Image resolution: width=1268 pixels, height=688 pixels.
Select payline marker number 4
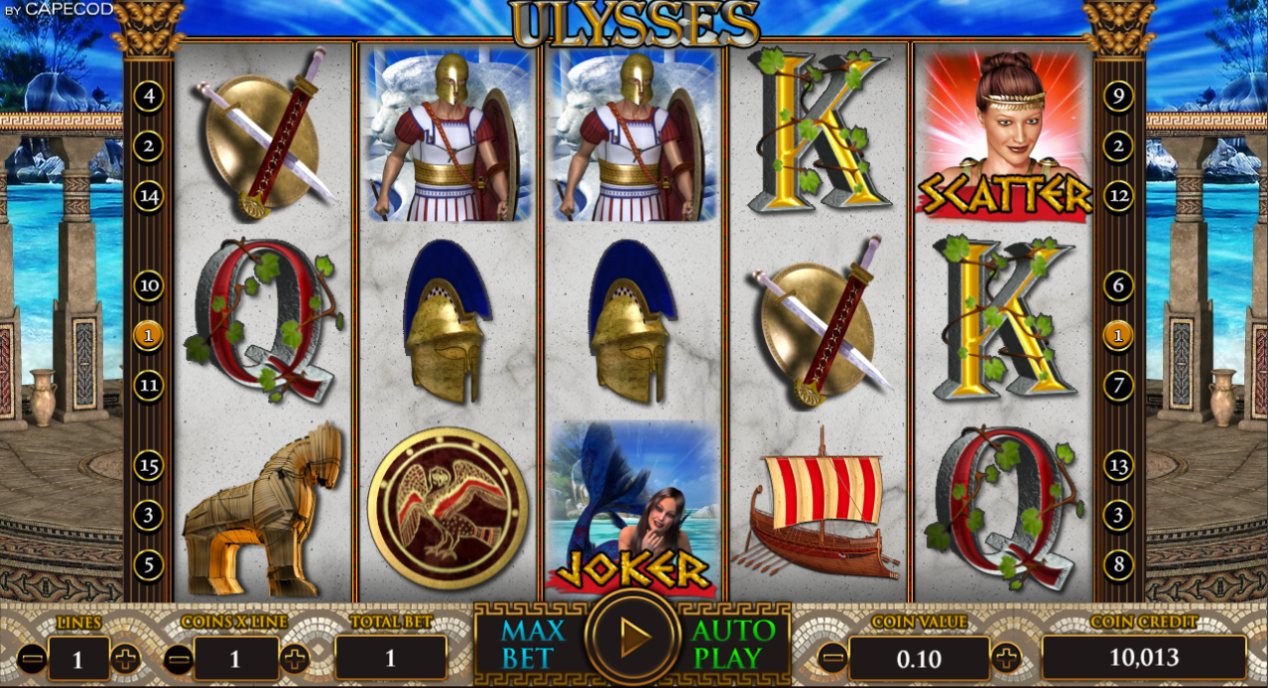coord(148,97)
